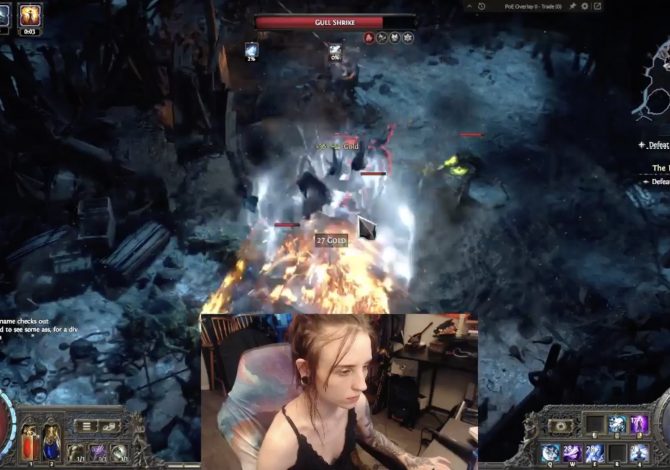Open the Defeat objective in quest tracker

click(x=657, y=145)
